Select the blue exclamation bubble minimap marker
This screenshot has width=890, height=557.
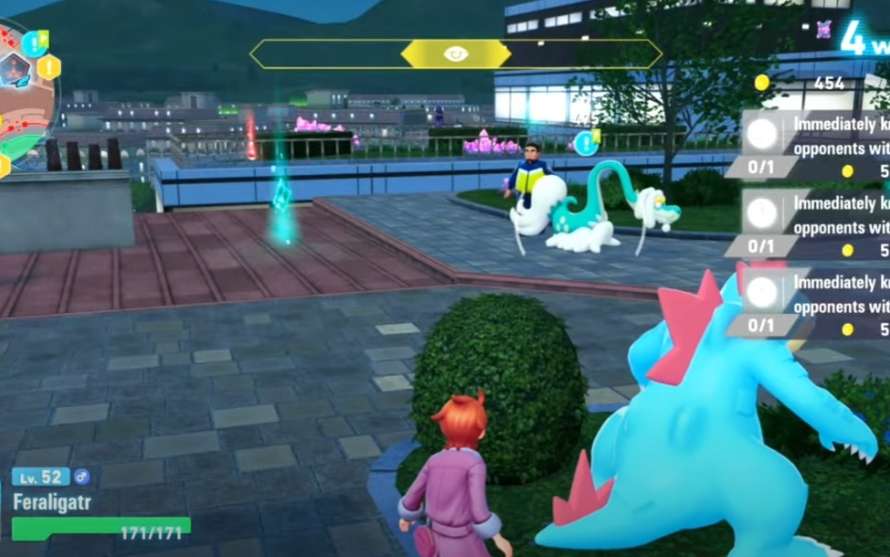pos(34,43)
